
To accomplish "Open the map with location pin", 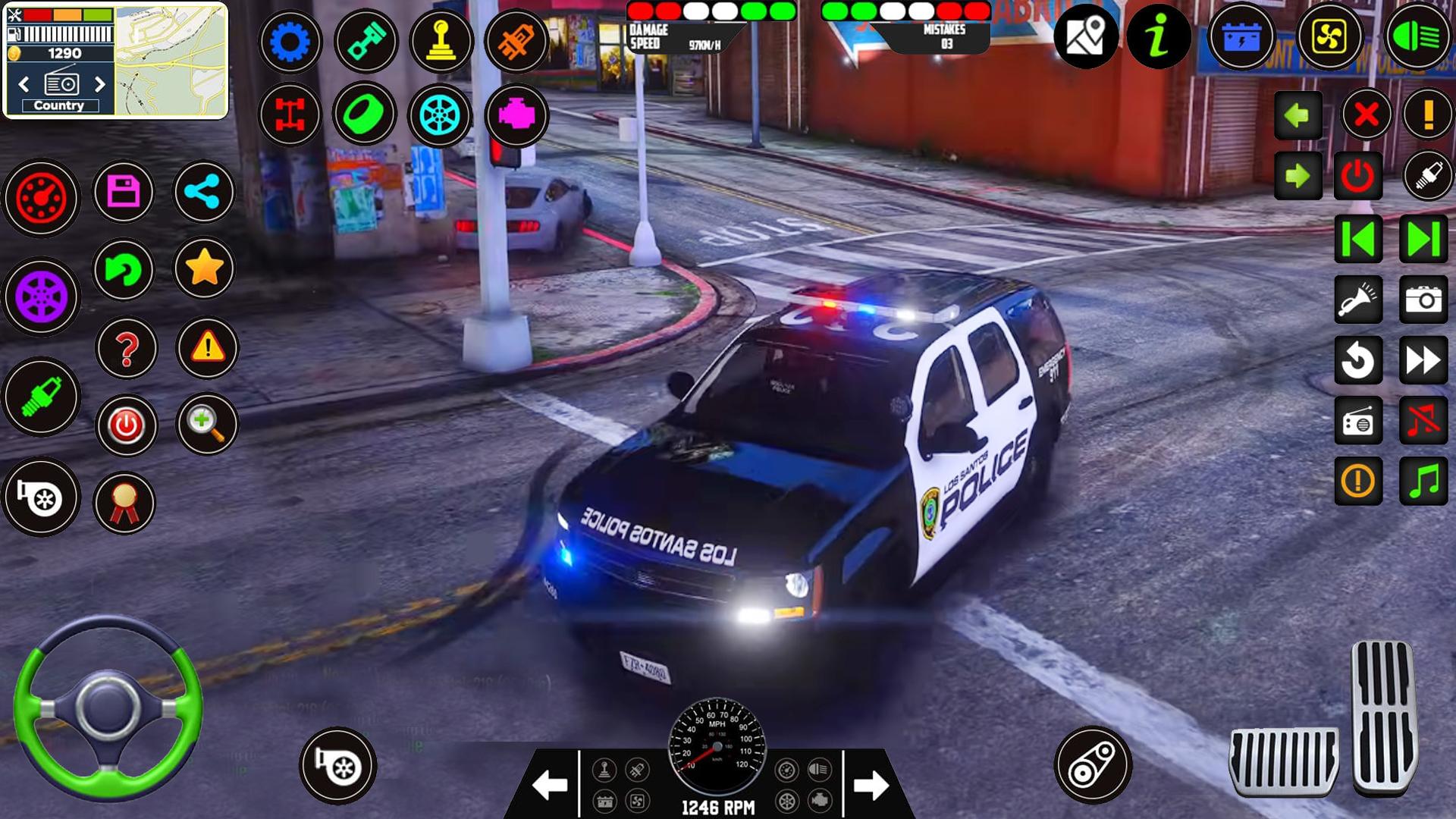I will point(1085,36).
